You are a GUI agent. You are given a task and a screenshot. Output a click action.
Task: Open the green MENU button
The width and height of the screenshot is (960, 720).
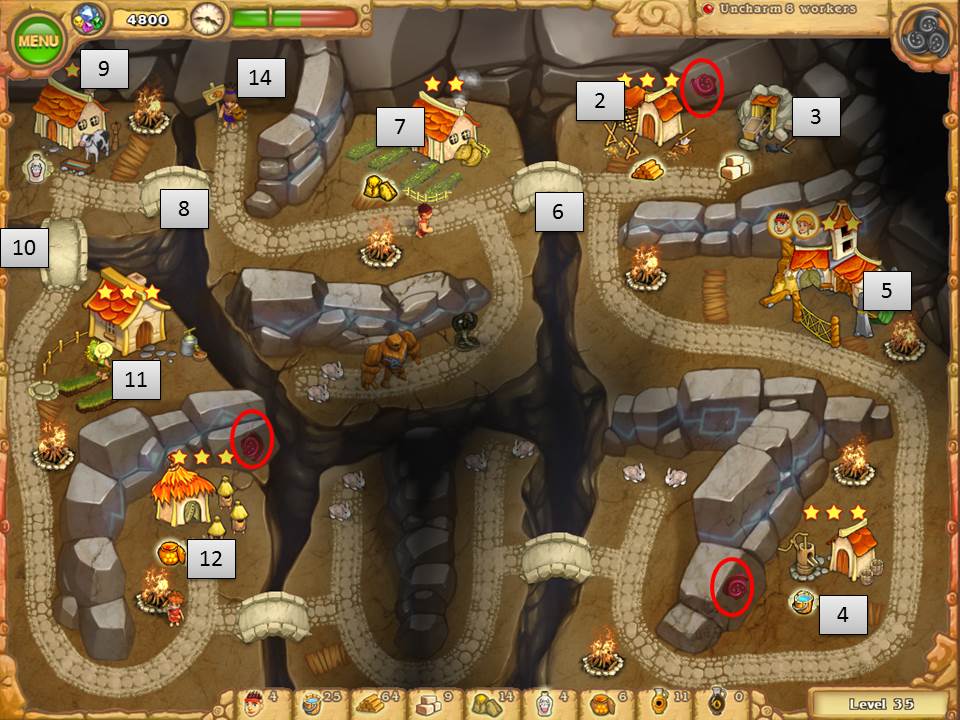coord(38,40)
